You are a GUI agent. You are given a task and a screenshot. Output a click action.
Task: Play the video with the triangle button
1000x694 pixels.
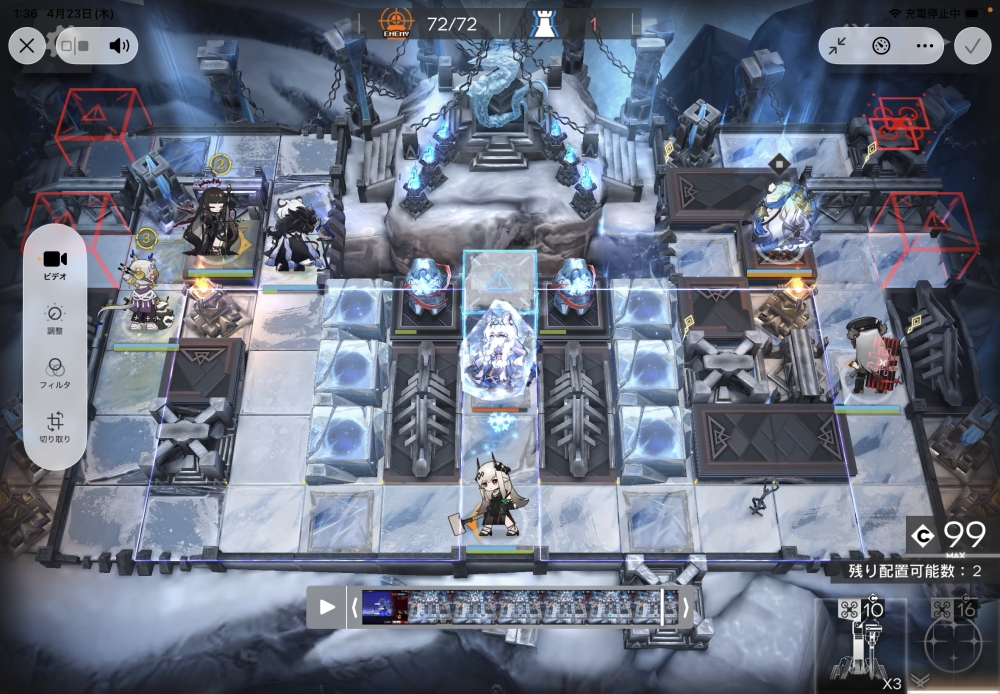(x=327, y=606)
